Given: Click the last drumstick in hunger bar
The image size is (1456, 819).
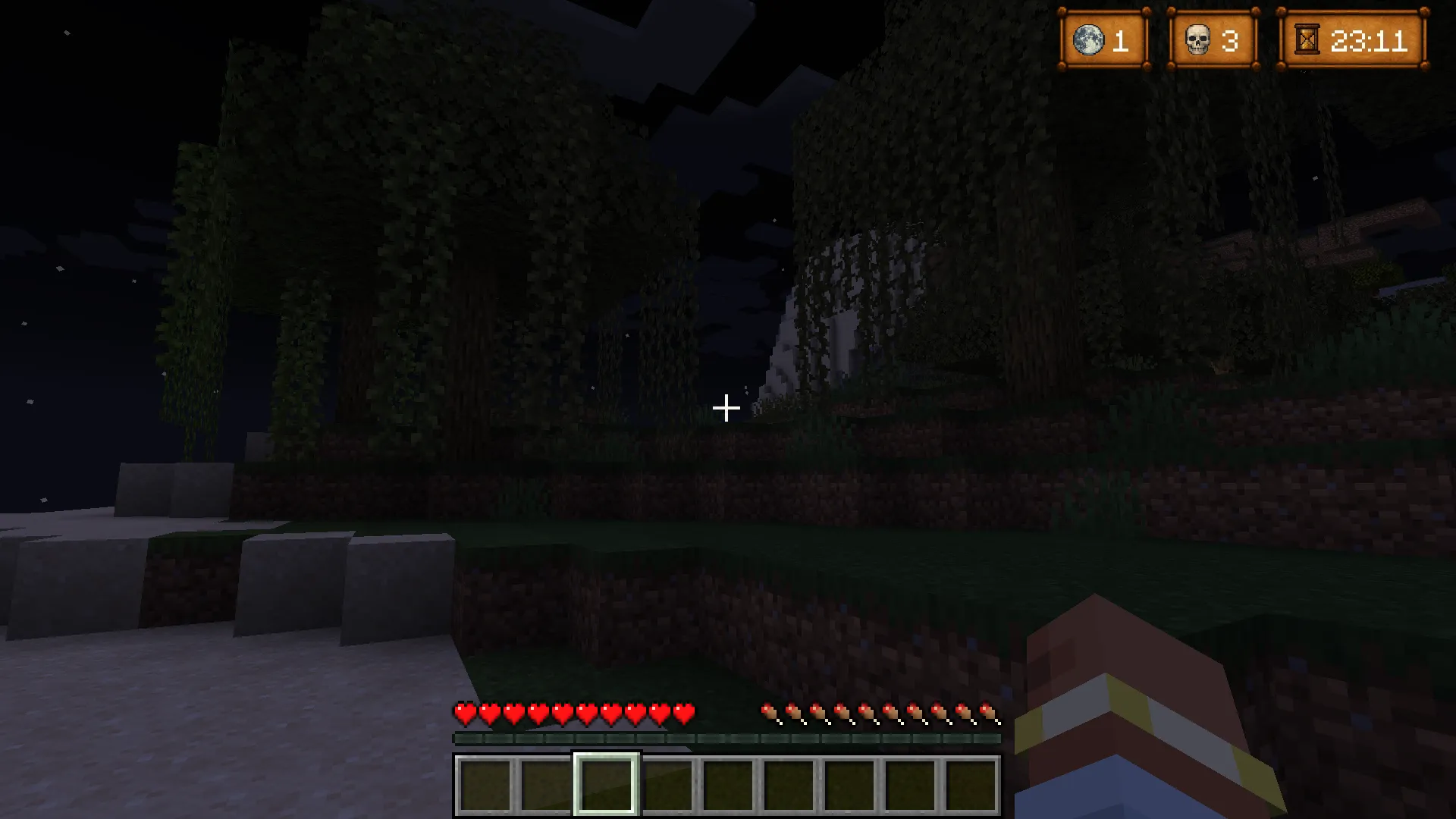Looking at the screenshot, I should coord(990,714).
